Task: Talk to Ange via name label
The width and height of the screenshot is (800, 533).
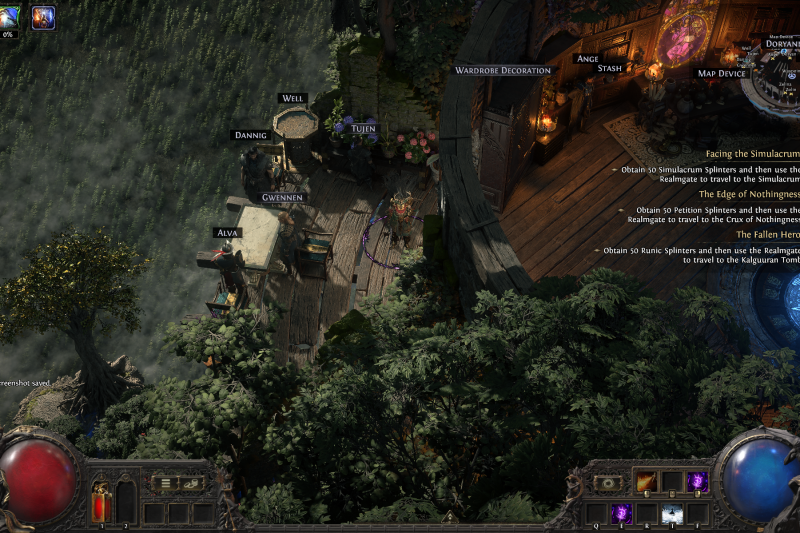Action: click(587, 58)
